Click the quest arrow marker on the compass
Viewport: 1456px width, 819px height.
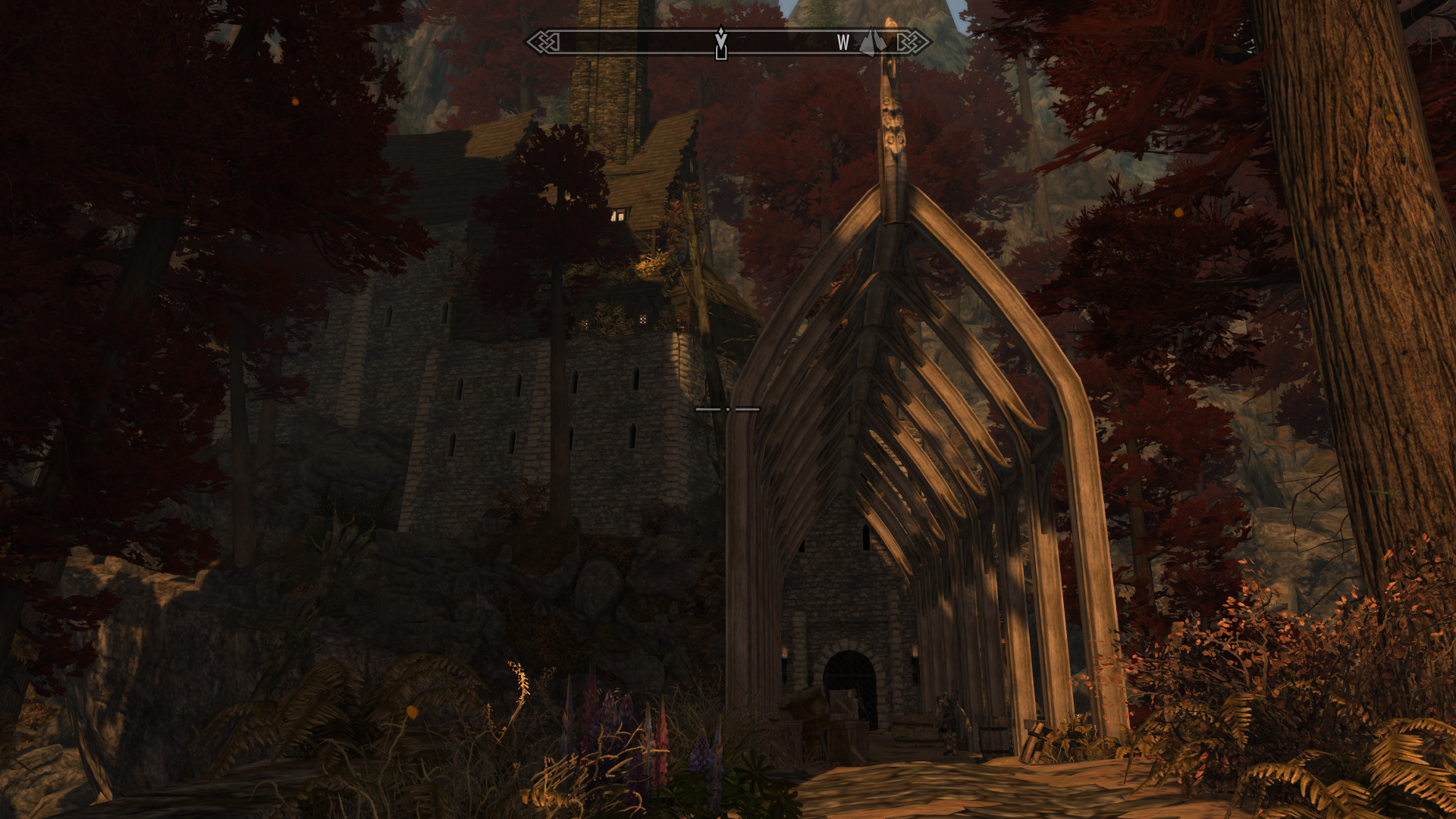tap(721, 42)
